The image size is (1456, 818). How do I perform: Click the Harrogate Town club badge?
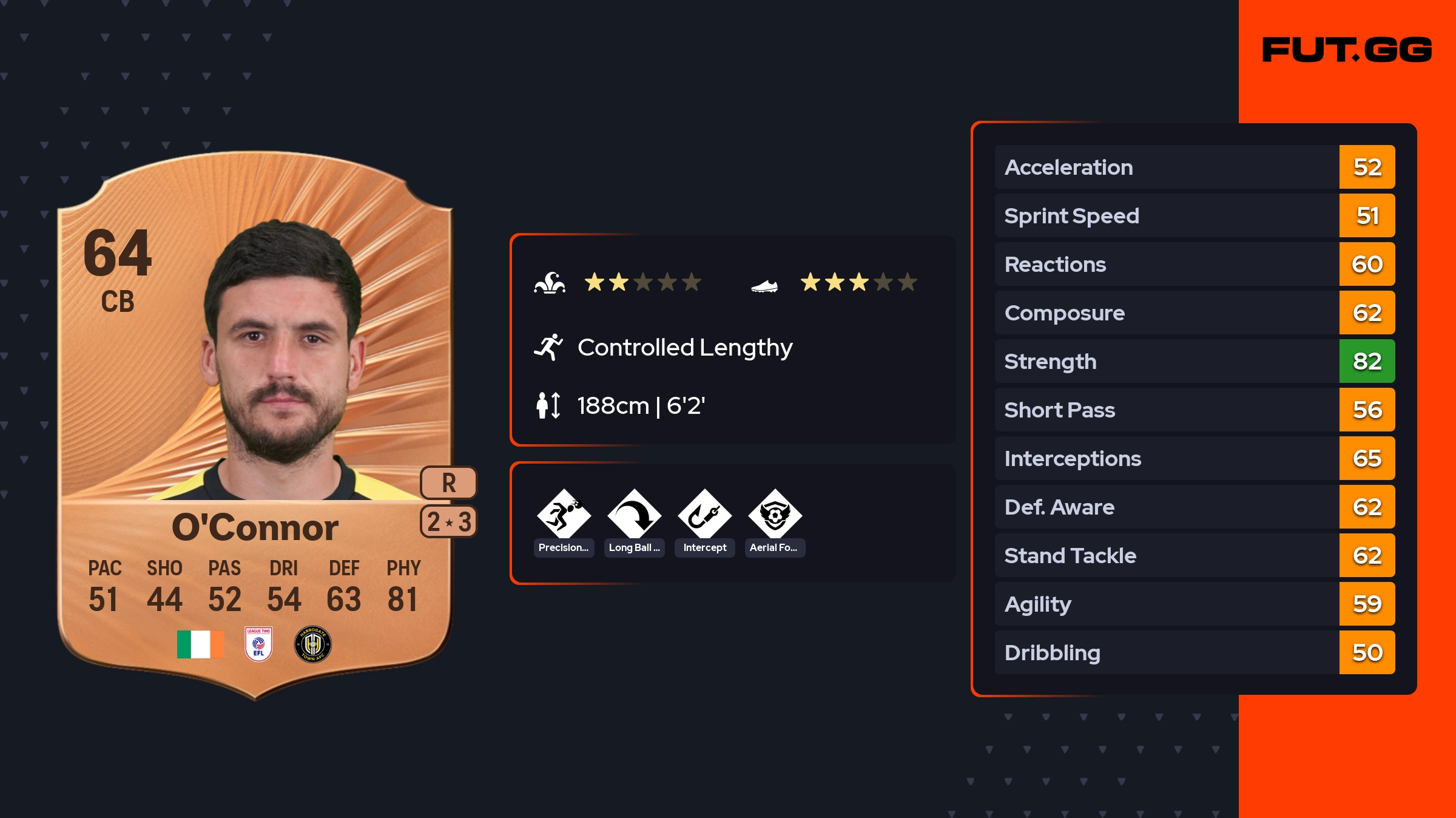pos(312,644)
